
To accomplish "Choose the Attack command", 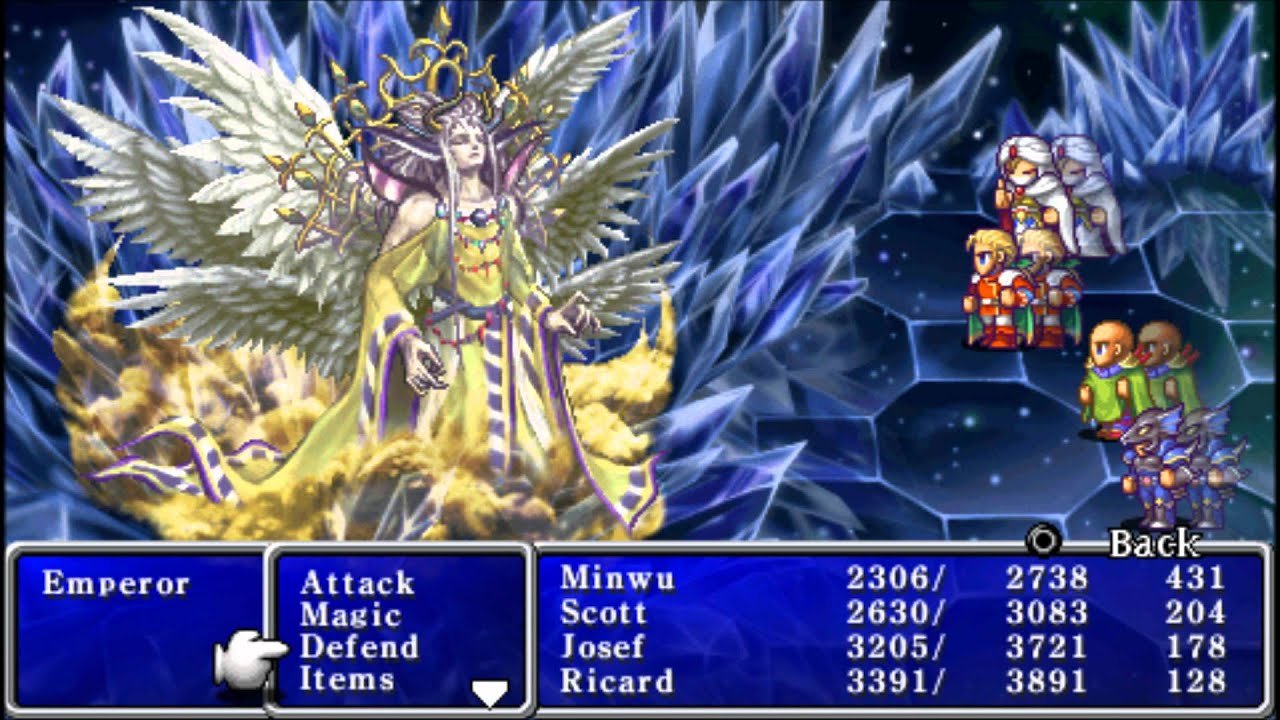I will coord(356,583).
